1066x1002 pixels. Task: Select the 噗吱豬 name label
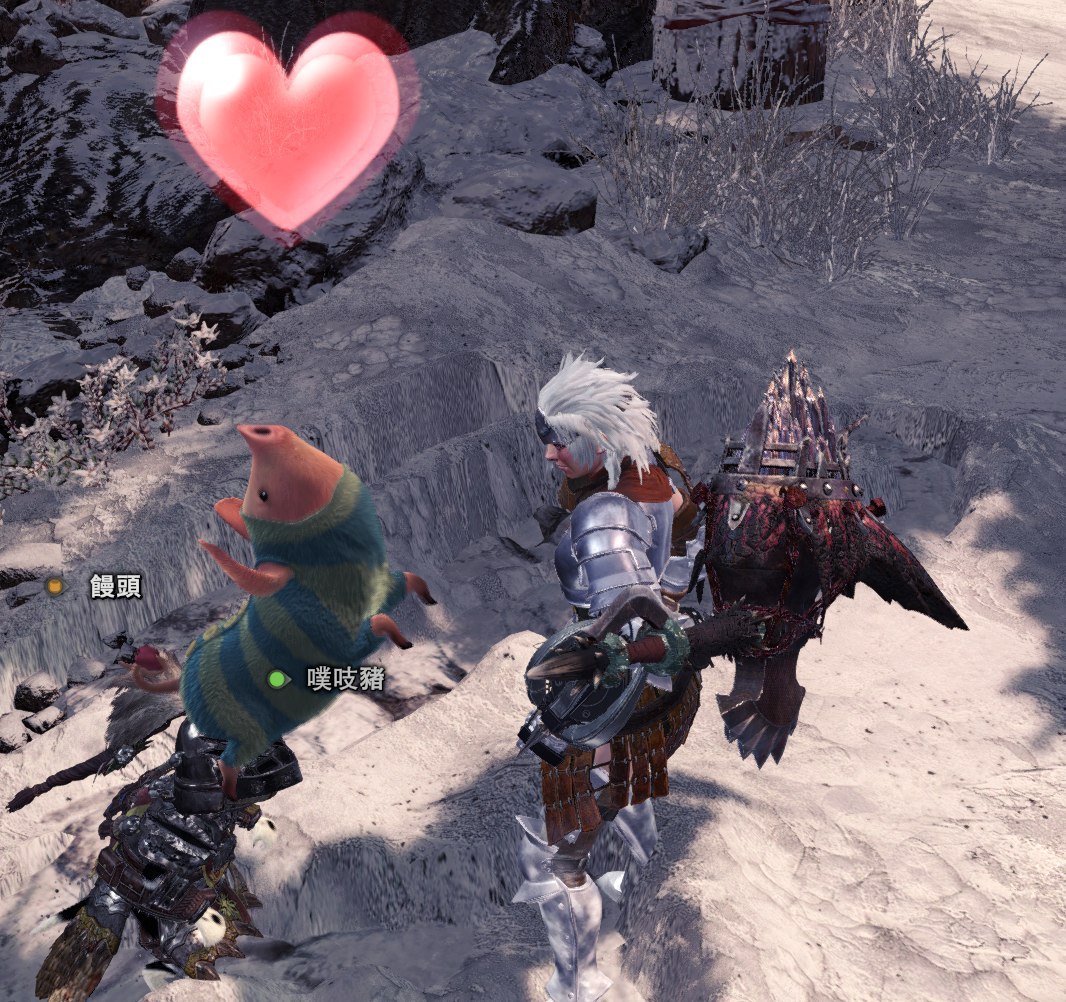tap(344, 680)
